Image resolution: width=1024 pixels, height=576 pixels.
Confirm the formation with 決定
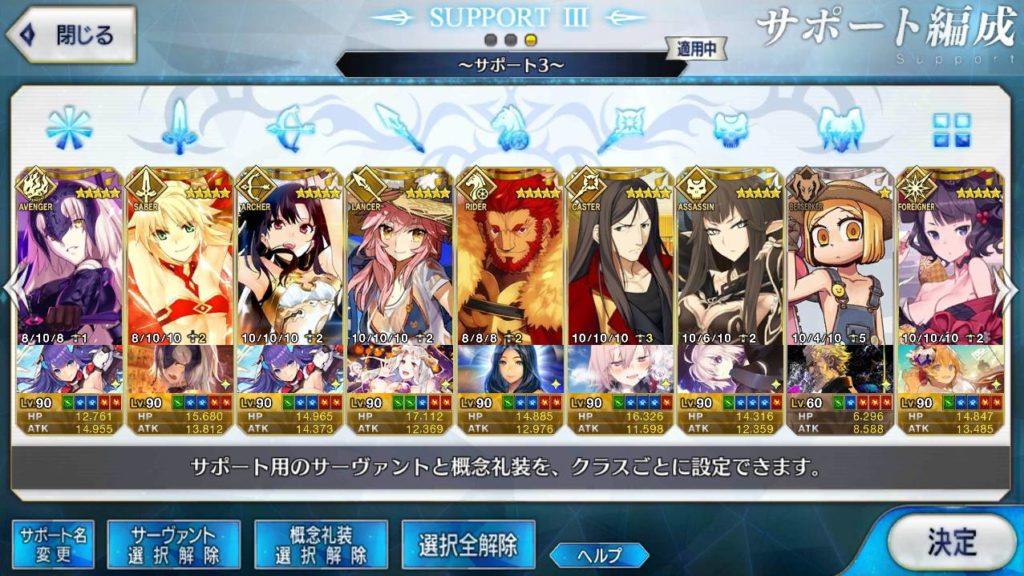[x=950, y=543]
